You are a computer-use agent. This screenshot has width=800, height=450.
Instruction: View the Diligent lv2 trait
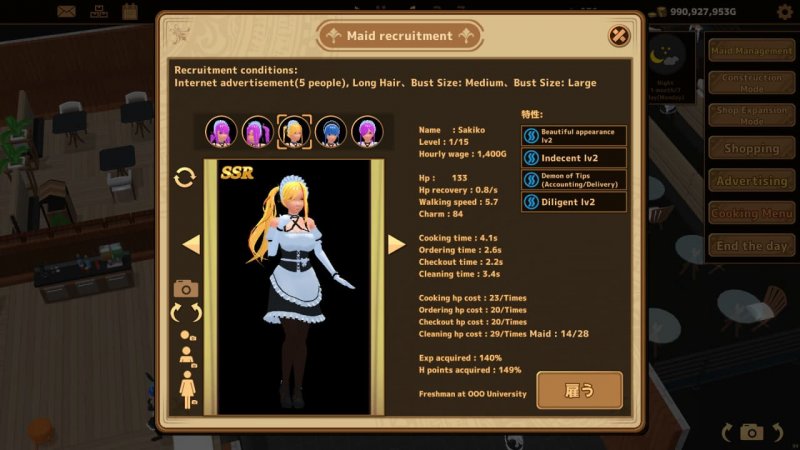[574, 202]
